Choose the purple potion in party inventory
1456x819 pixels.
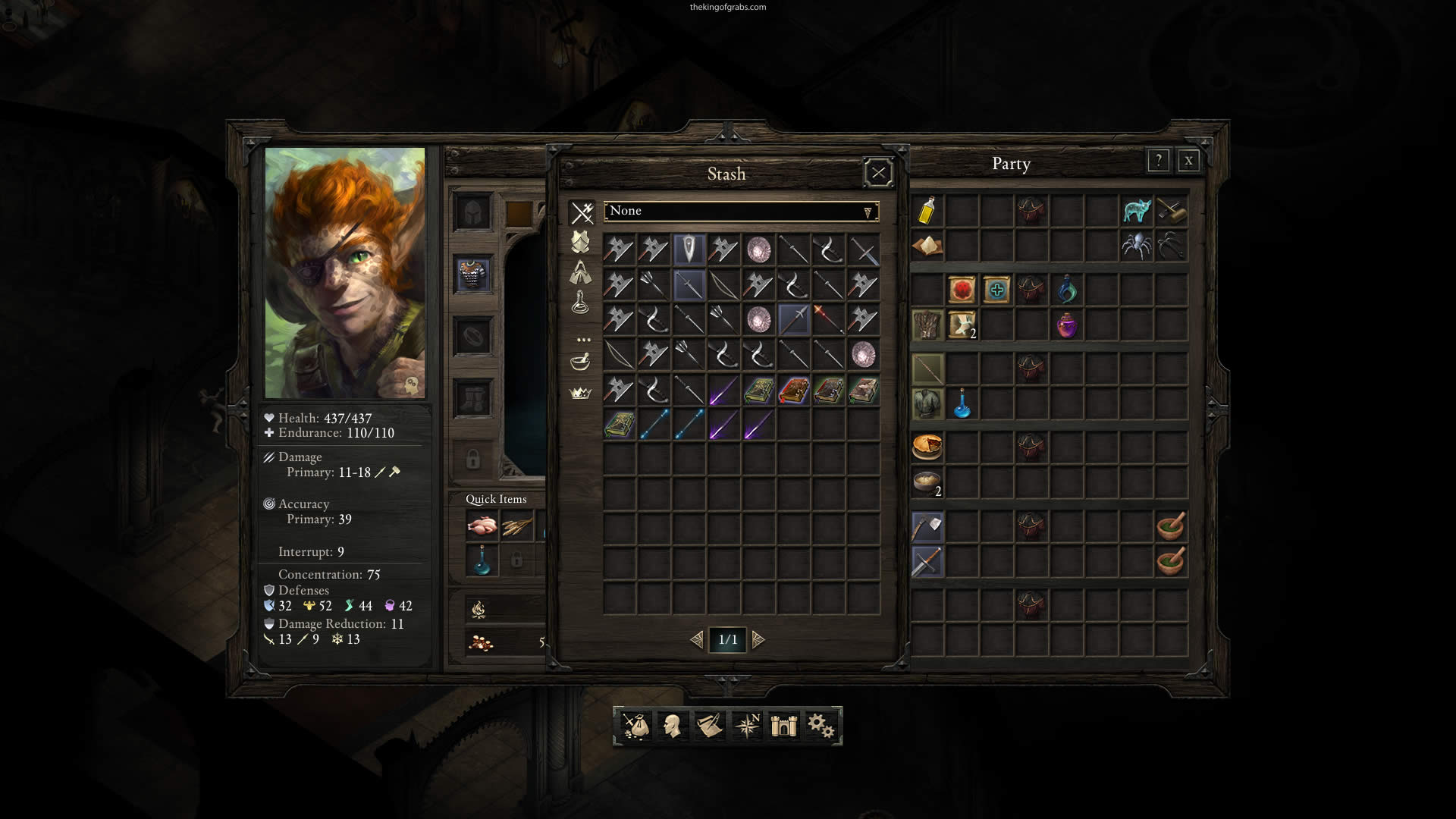pos(1066,326)
